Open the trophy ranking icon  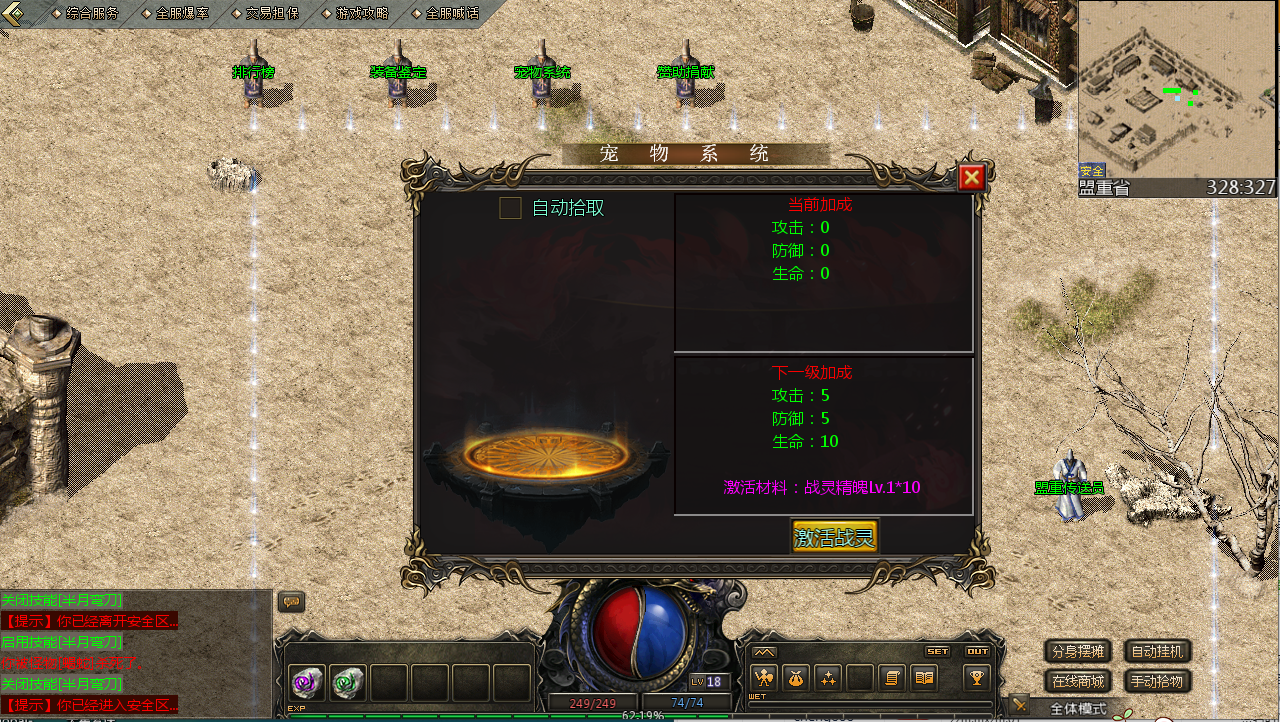tap(977, 678)
